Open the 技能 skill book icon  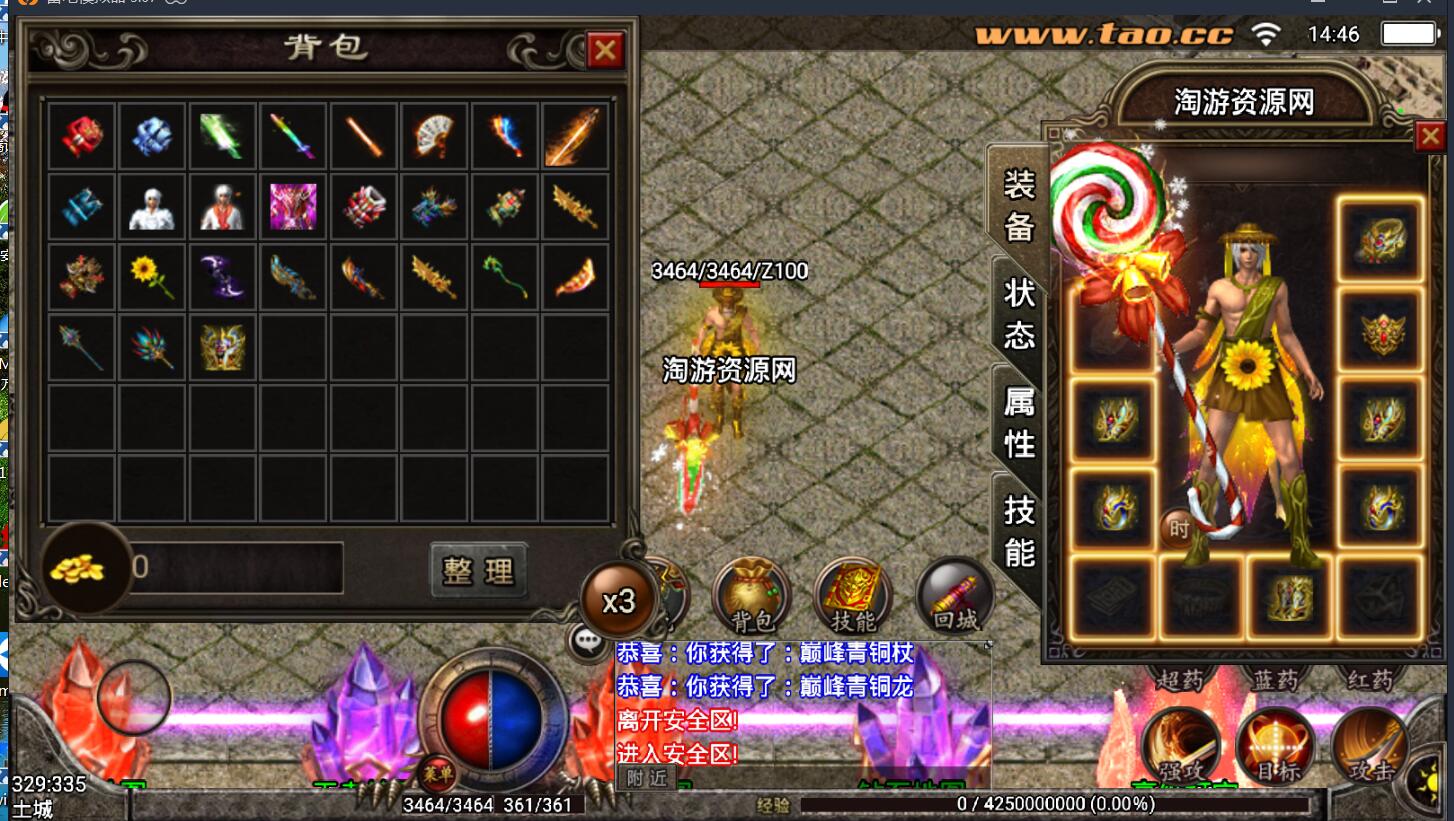[852, 596]
